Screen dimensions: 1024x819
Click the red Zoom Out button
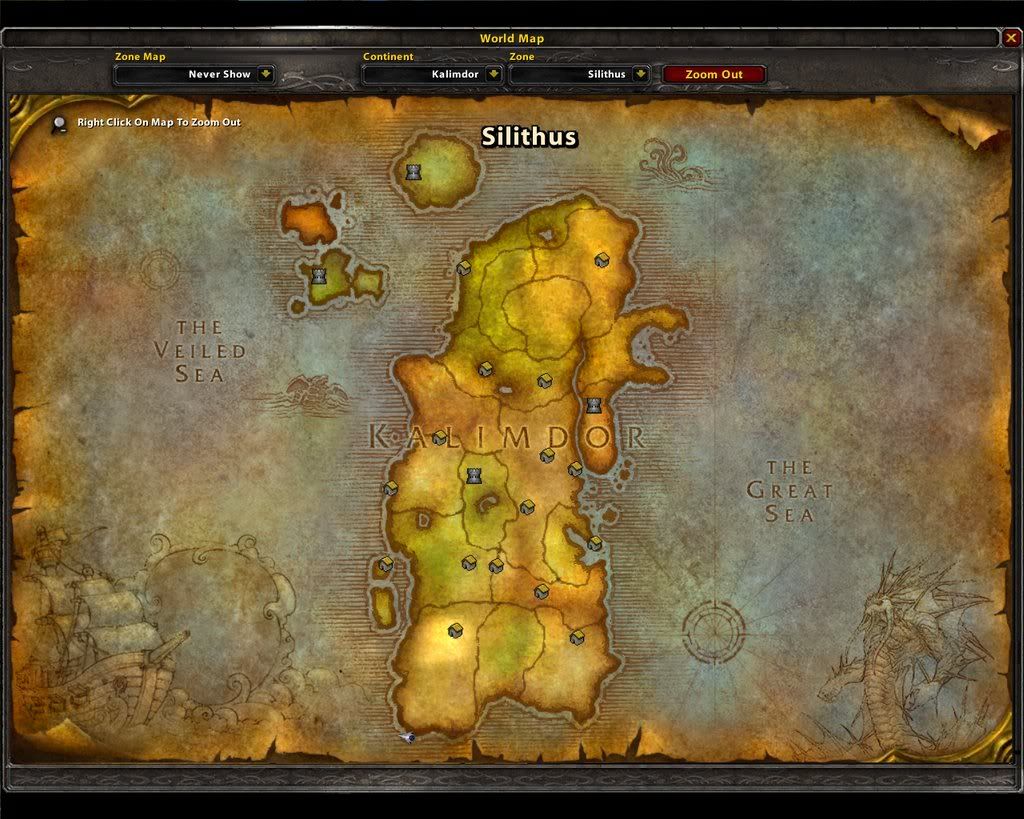pyautogui.click(x=714, y=74)
